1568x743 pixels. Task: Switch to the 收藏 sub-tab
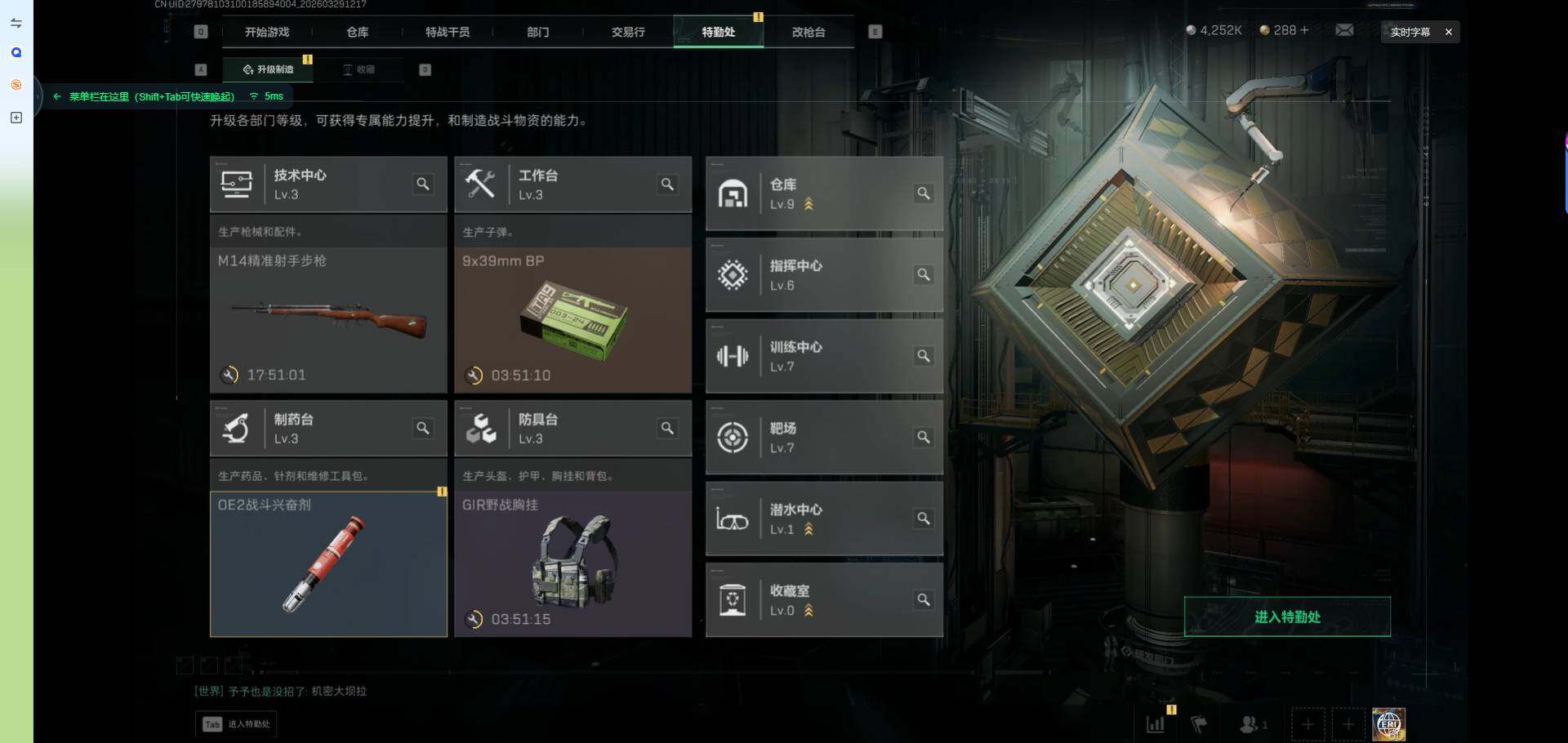(x=359, y=69)
